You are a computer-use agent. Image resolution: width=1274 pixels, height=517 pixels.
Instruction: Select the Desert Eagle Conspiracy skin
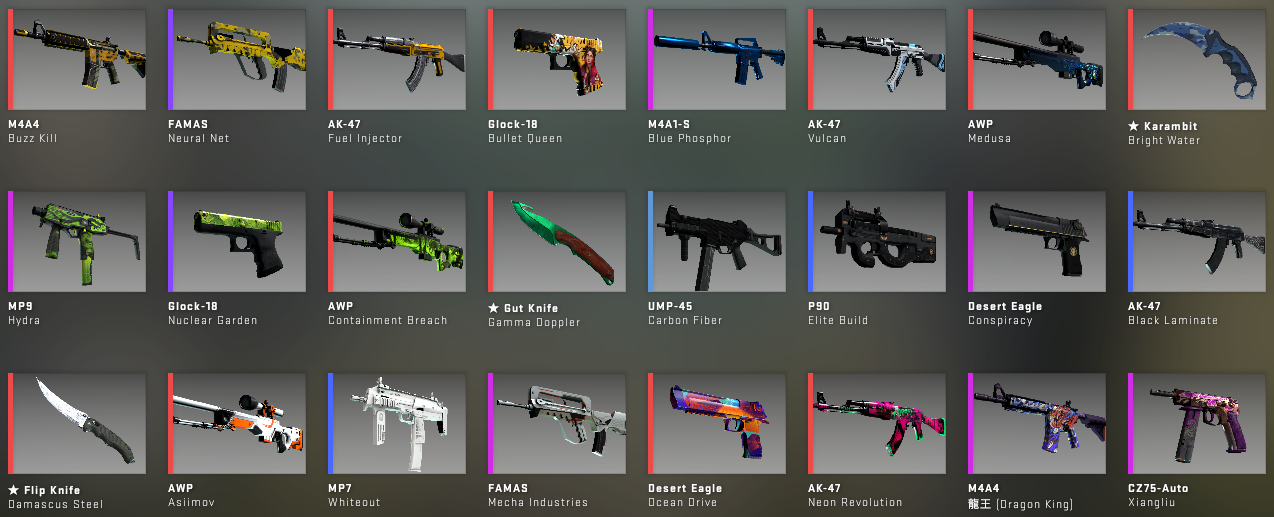coord(1037,242)
